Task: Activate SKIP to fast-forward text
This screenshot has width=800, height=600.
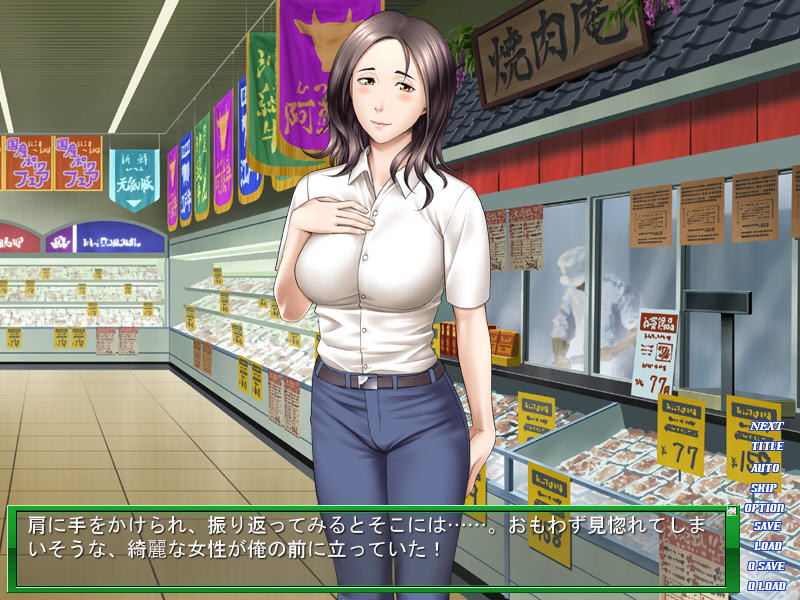Action: click(x=765, y=487)
